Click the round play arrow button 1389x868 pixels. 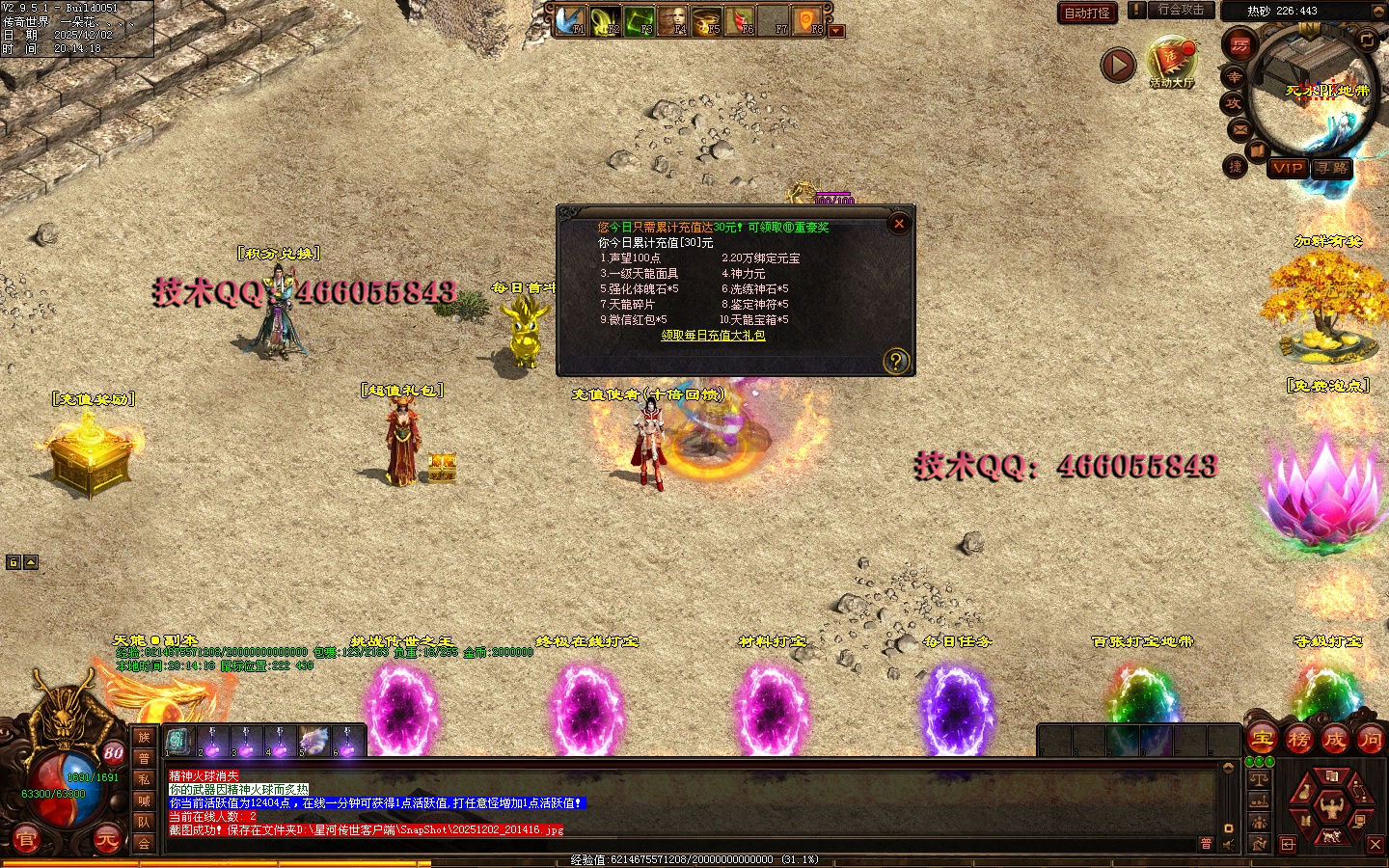point(1118,66)
